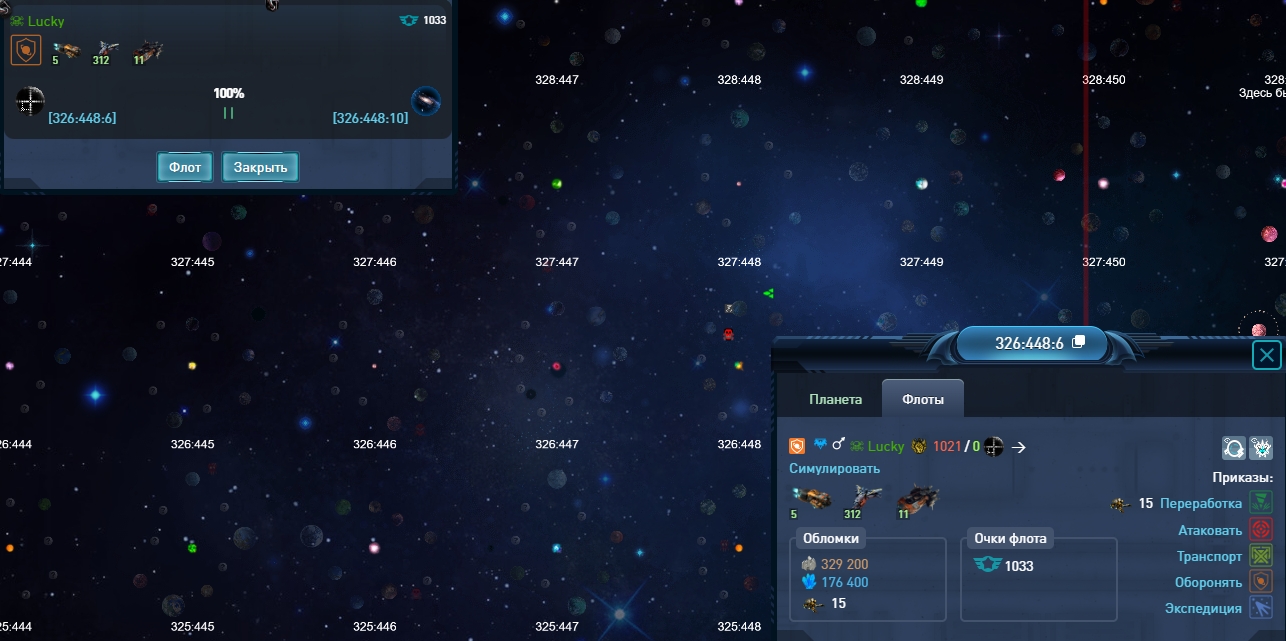The height and width of the screenshot is (641, 1286).
Task: Click the Lucky player name in the Флоты tab
Action: [x=885, y=447]
